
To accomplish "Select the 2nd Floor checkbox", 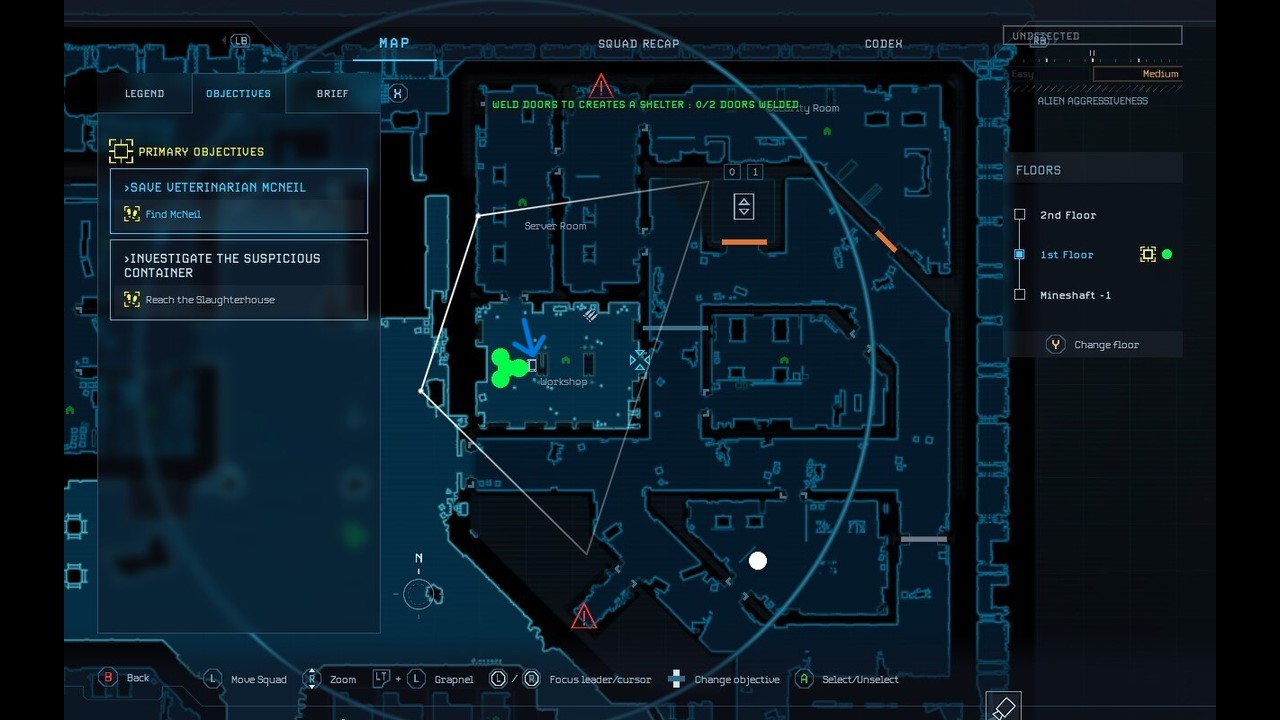I will pos(1019,214).
